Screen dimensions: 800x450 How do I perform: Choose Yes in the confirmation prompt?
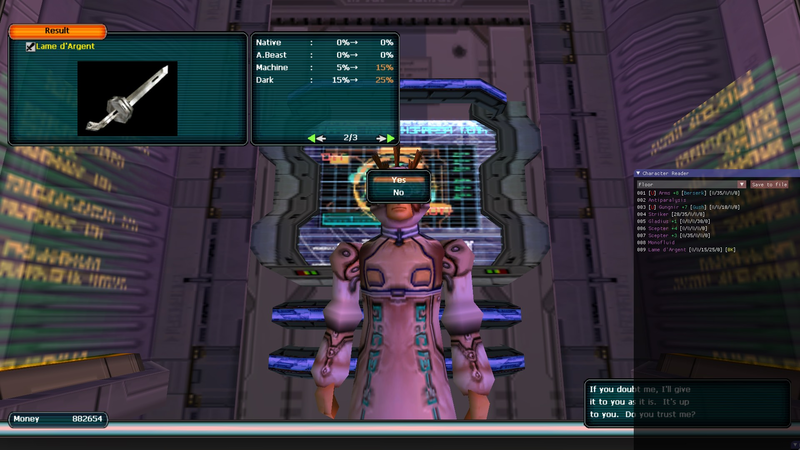coord(398,180)
